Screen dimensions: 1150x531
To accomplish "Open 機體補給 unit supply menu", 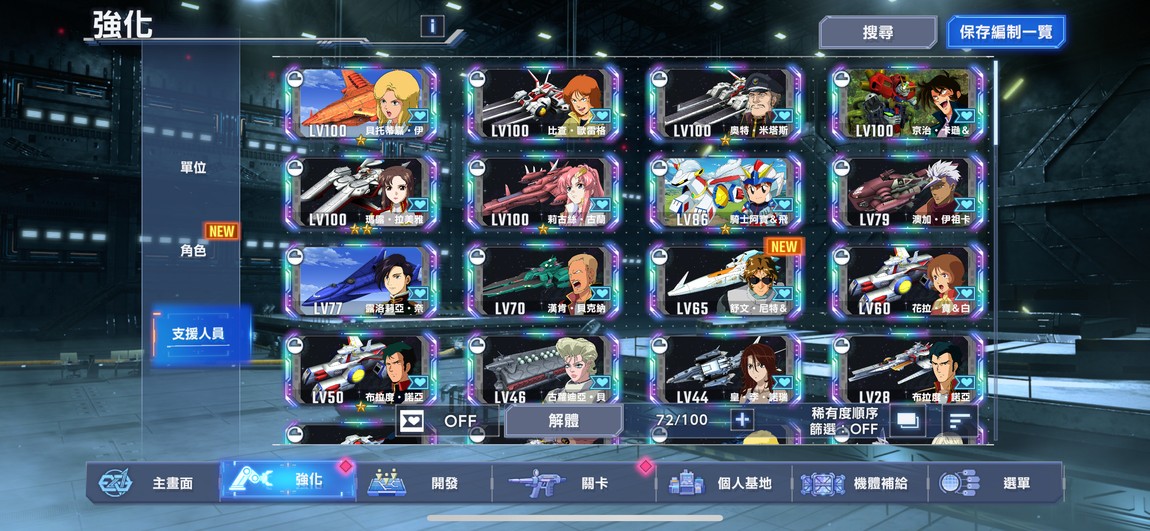I will 860,483.
